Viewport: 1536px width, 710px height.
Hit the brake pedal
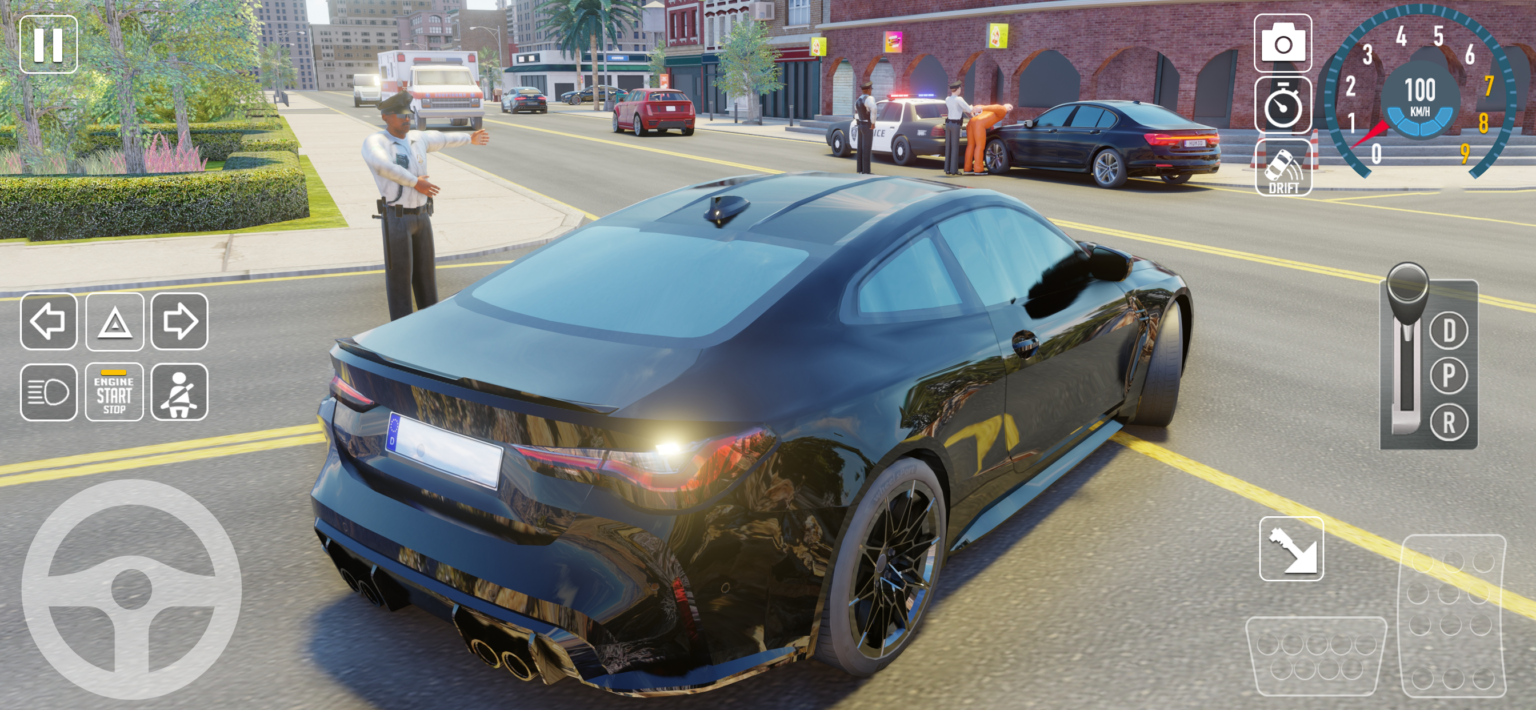pos(1315,656)
